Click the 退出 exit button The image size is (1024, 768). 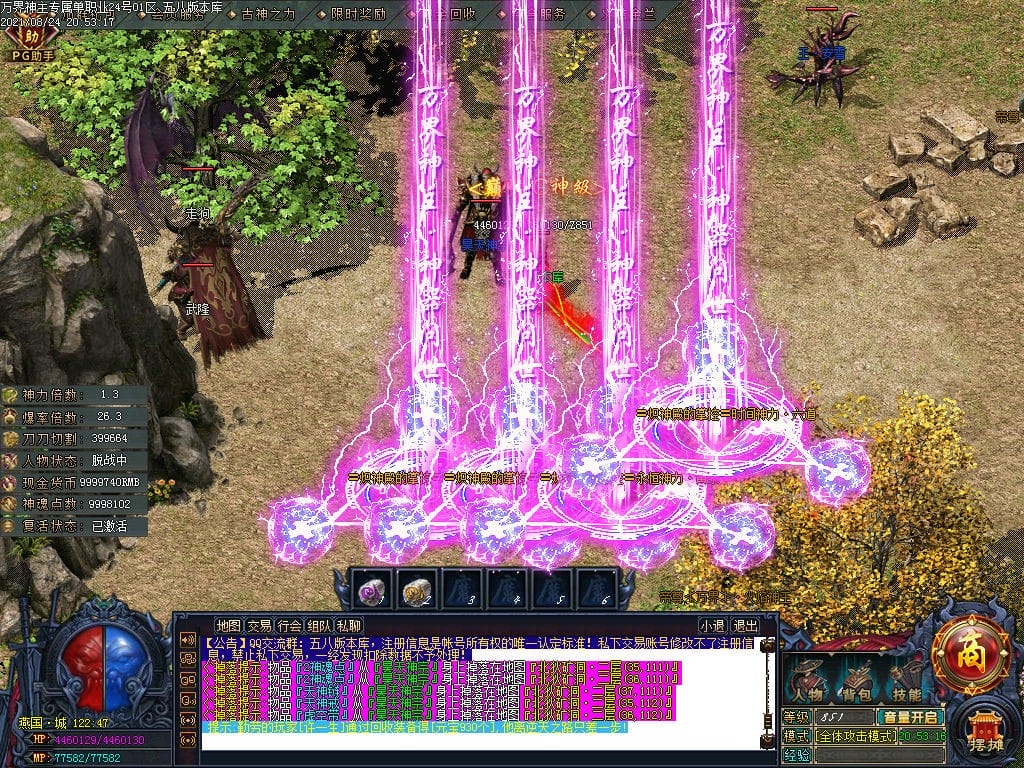click(745, 626)
